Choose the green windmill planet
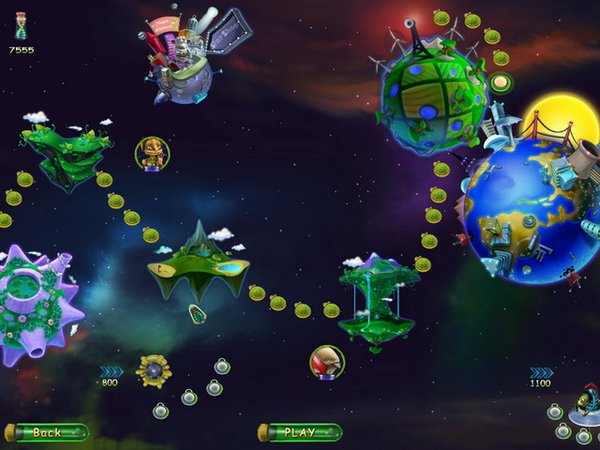The width and height of the screenshot is (600, 450). tap(432, 93)
